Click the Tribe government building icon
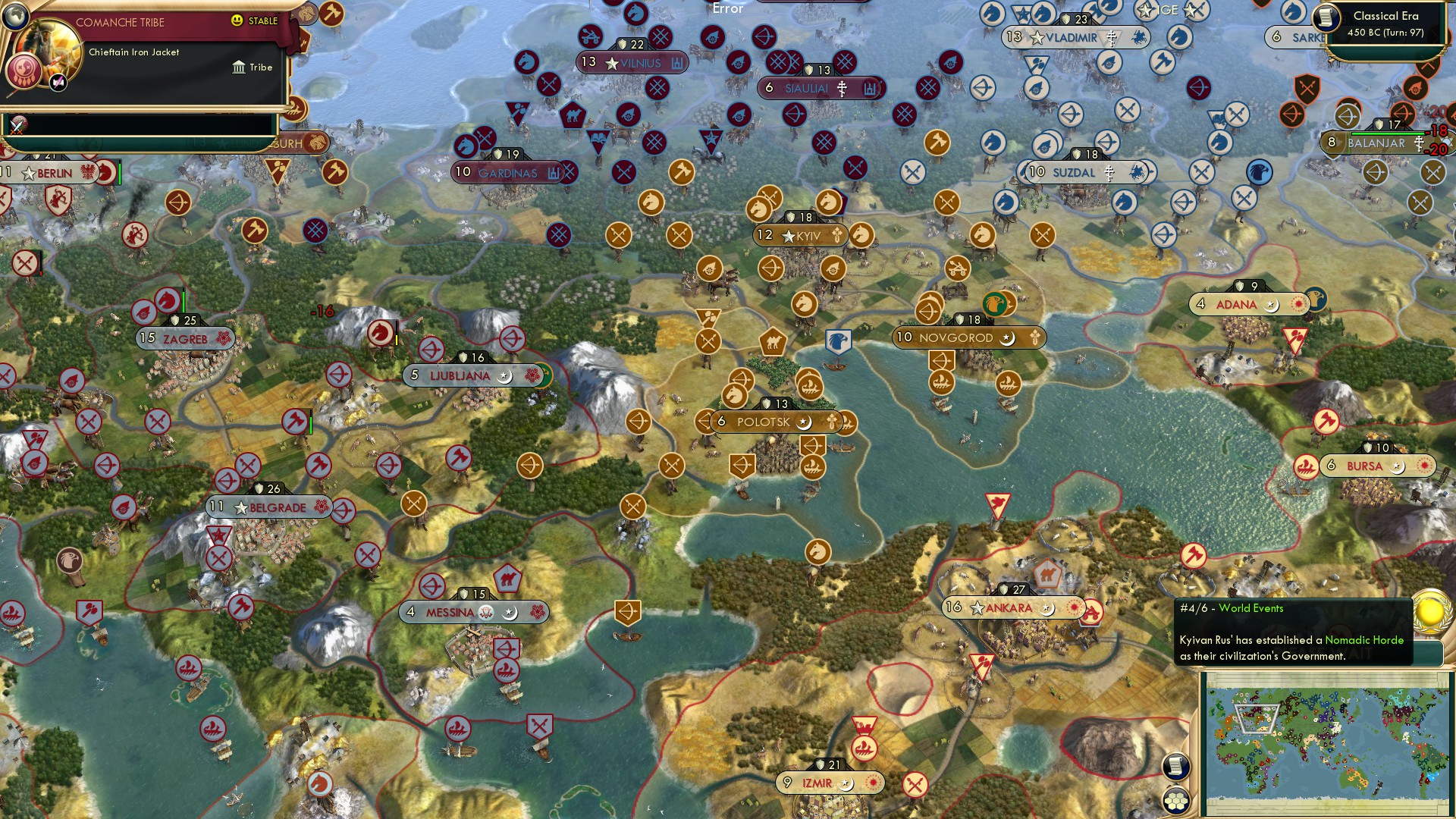The width and height of the screenshot is (1456, 819). pos(240,67)
